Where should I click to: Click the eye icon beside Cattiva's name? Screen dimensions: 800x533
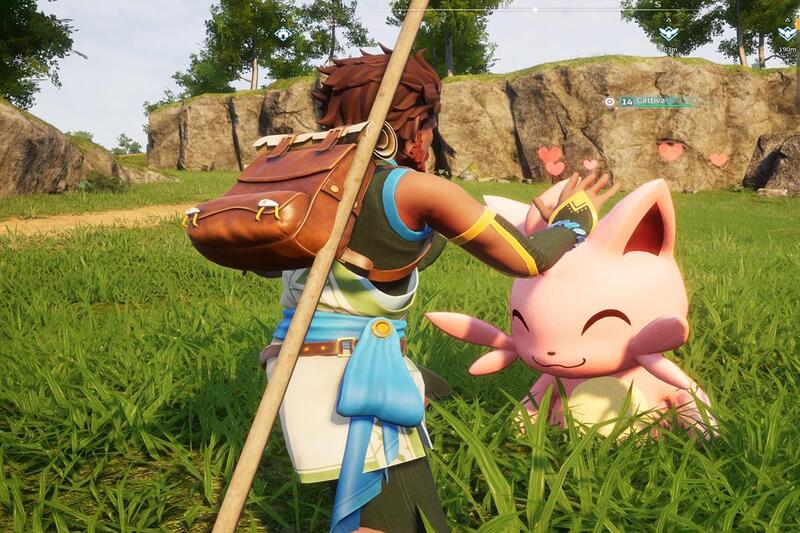tap(609, 101)
